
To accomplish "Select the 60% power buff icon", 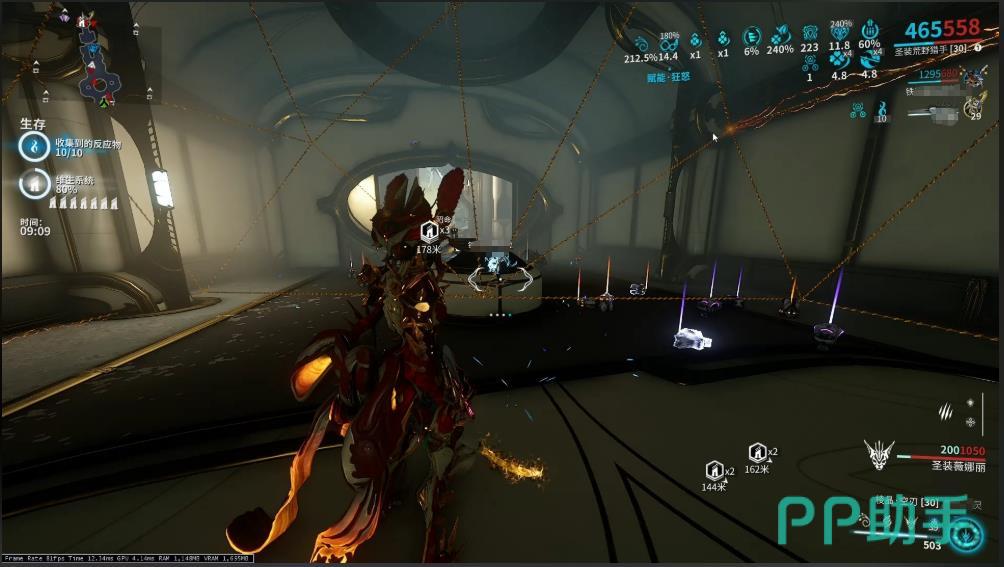I will click(x=869, y=31).
